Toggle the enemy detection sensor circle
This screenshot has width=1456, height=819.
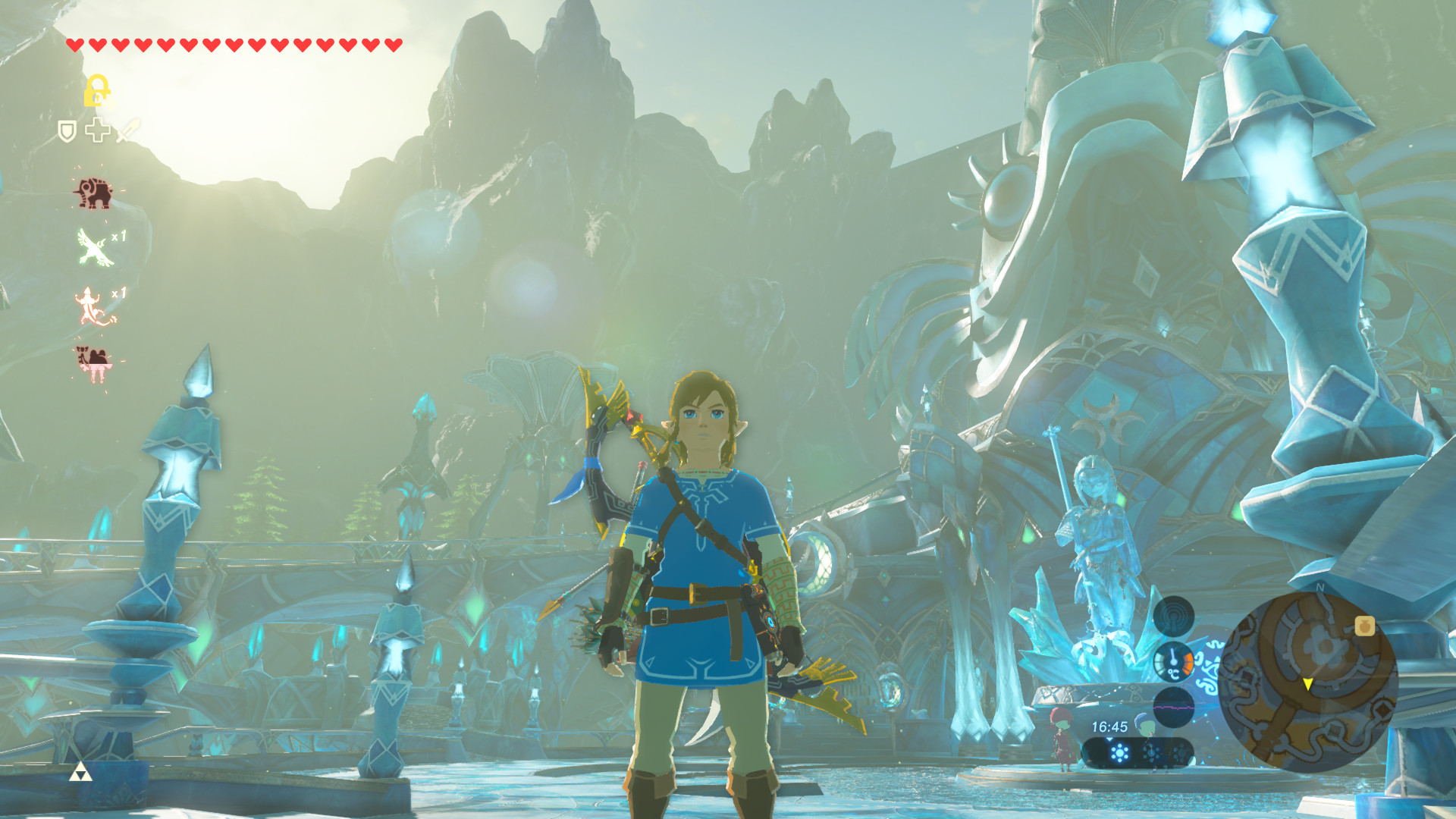tap(1172, 617)
